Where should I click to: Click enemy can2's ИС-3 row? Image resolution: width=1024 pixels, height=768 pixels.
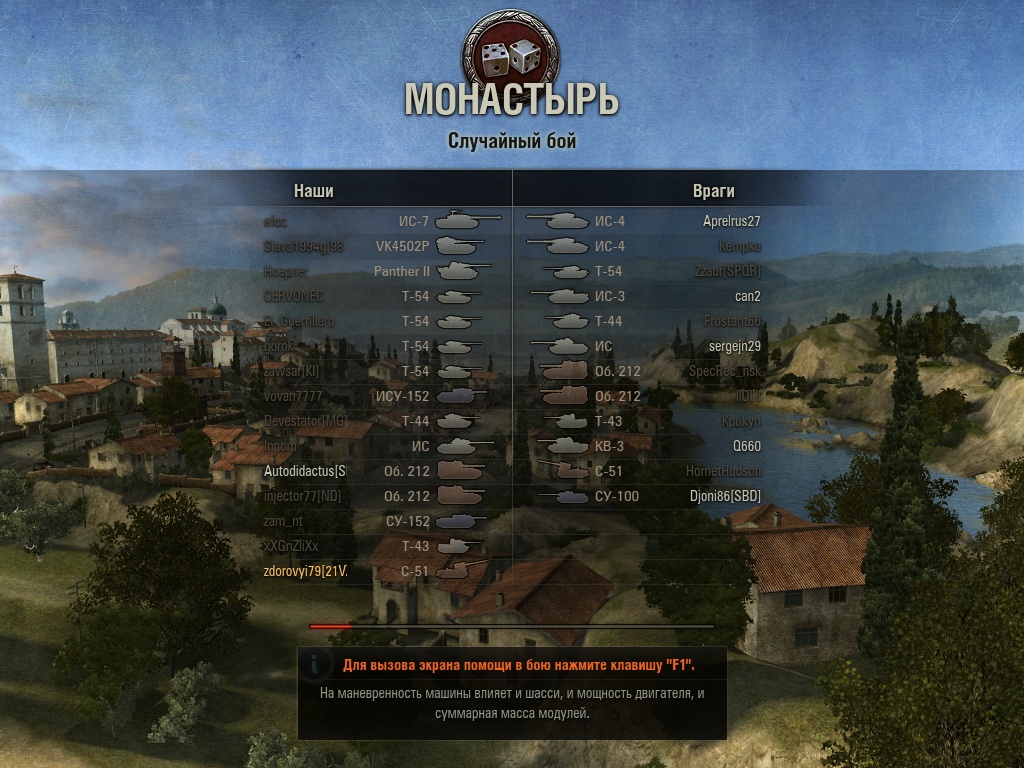(747, 296)
